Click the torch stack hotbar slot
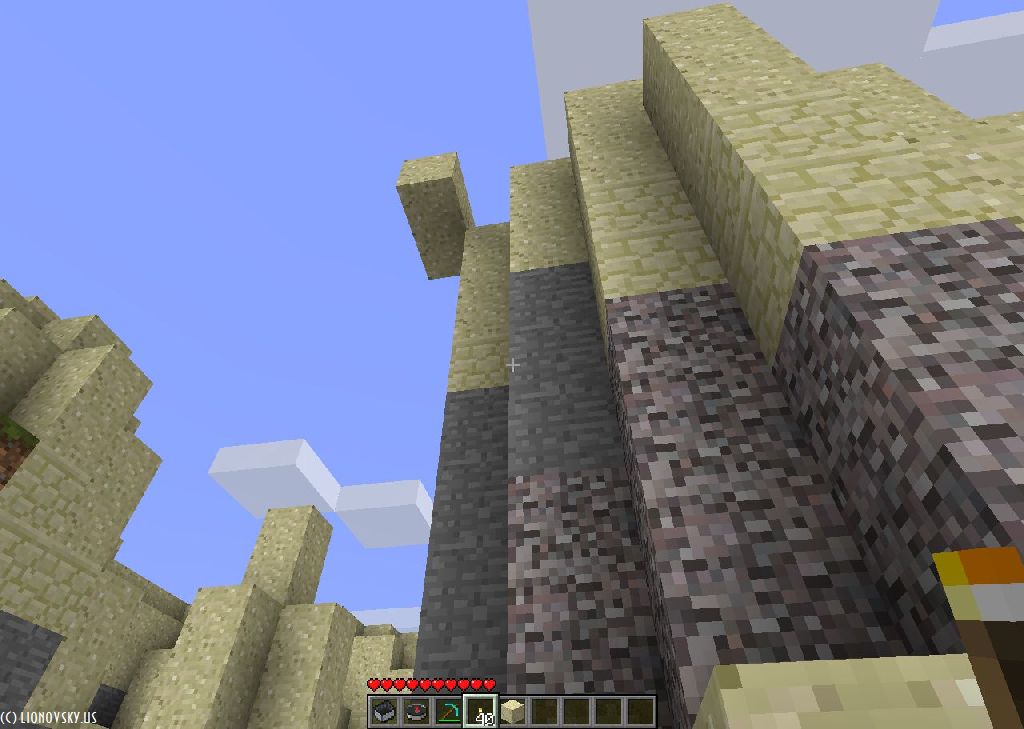The width and height of the screenshot is (1024, 729). coord(481,711)
